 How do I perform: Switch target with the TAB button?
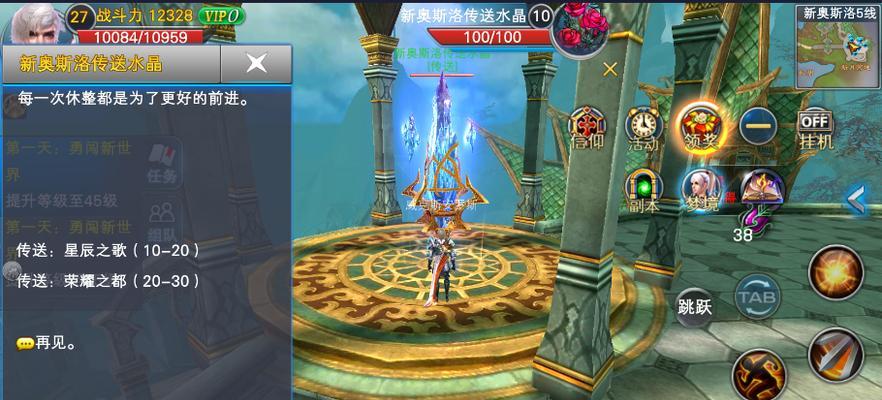(x=756, y=296)
